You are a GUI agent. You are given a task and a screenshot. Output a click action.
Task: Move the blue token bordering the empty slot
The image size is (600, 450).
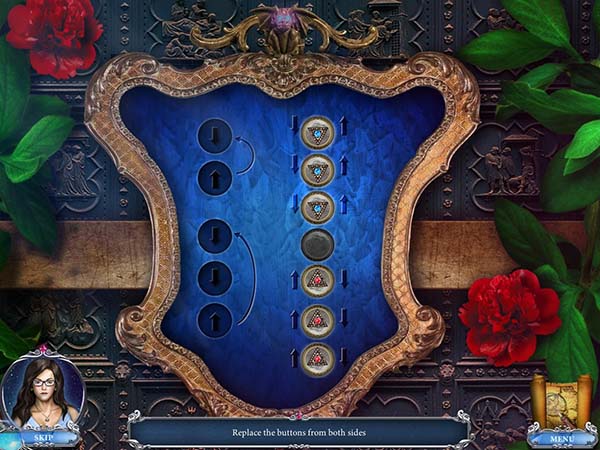[317, 207]
